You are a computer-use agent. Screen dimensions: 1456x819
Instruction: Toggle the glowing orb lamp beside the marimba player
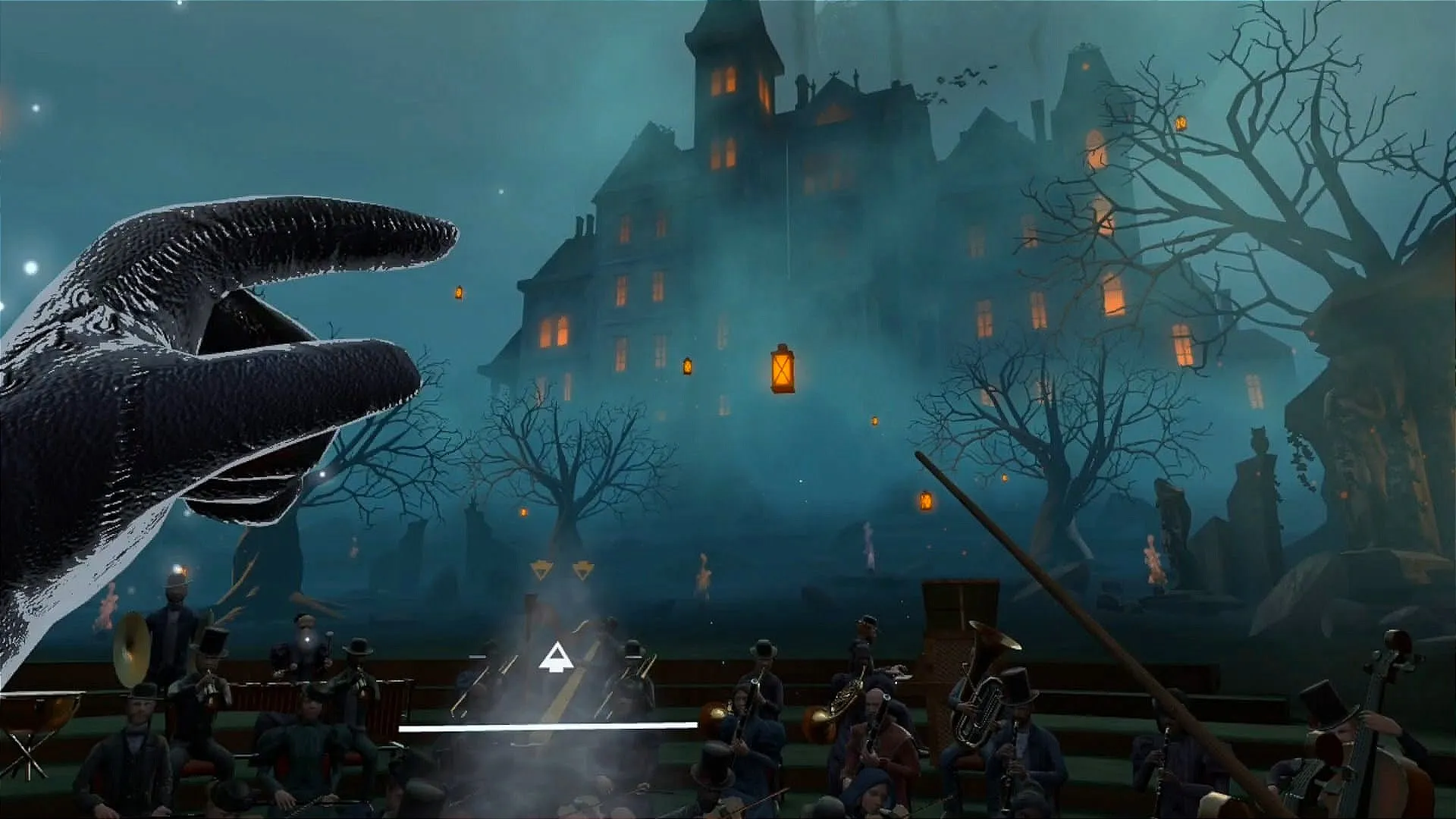307,641
